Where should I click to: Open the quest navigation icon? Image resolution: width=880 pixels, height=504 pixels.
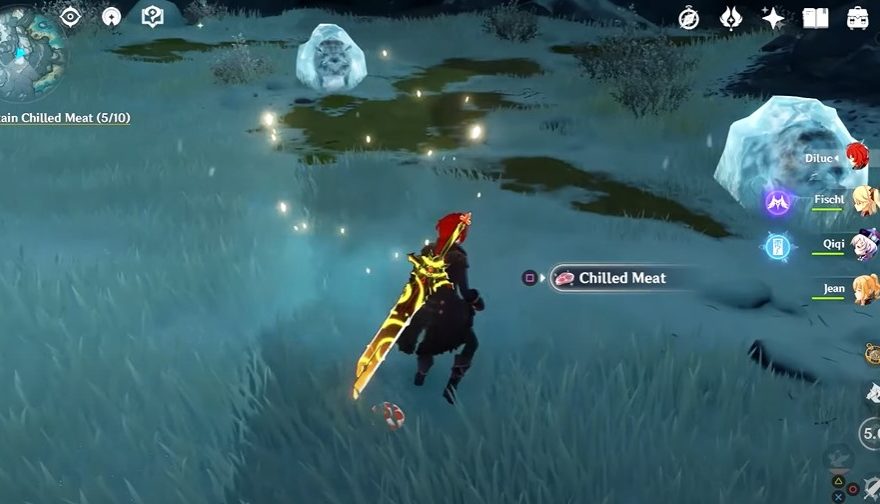(x=111, y=16)
